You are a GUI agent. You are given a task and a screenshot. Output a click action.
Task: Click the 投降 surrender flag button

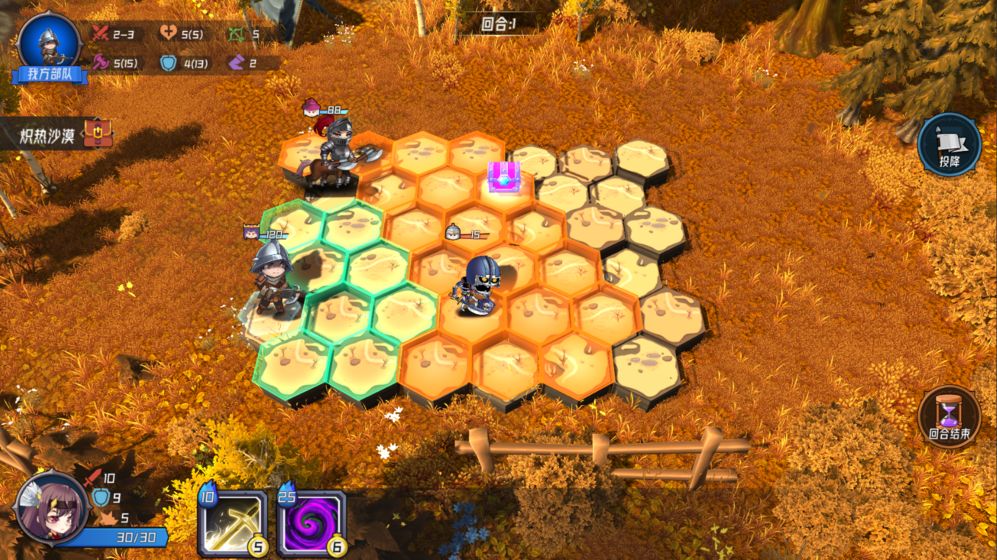(948, 144)
